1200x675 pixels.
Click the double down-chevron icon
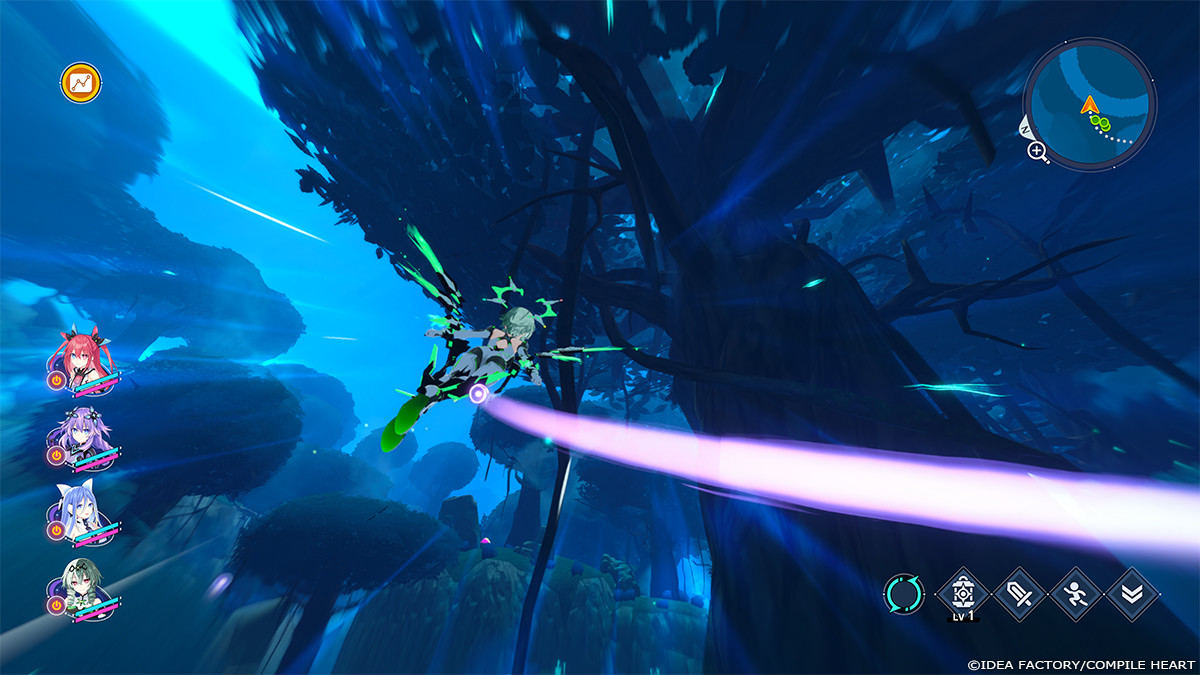tap(1133, 594)
